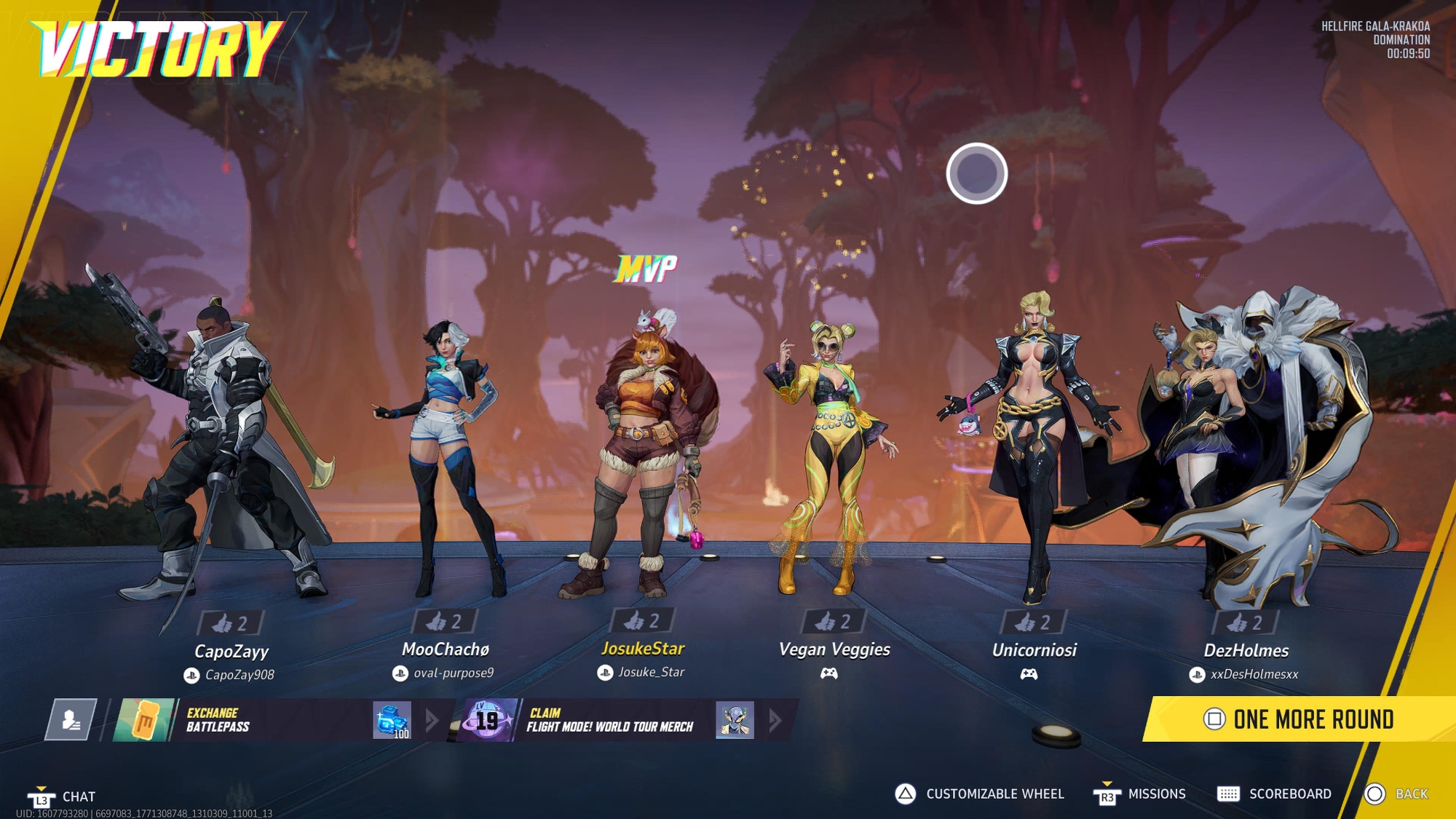Select the CapoZayy player name

coord(232,652)
